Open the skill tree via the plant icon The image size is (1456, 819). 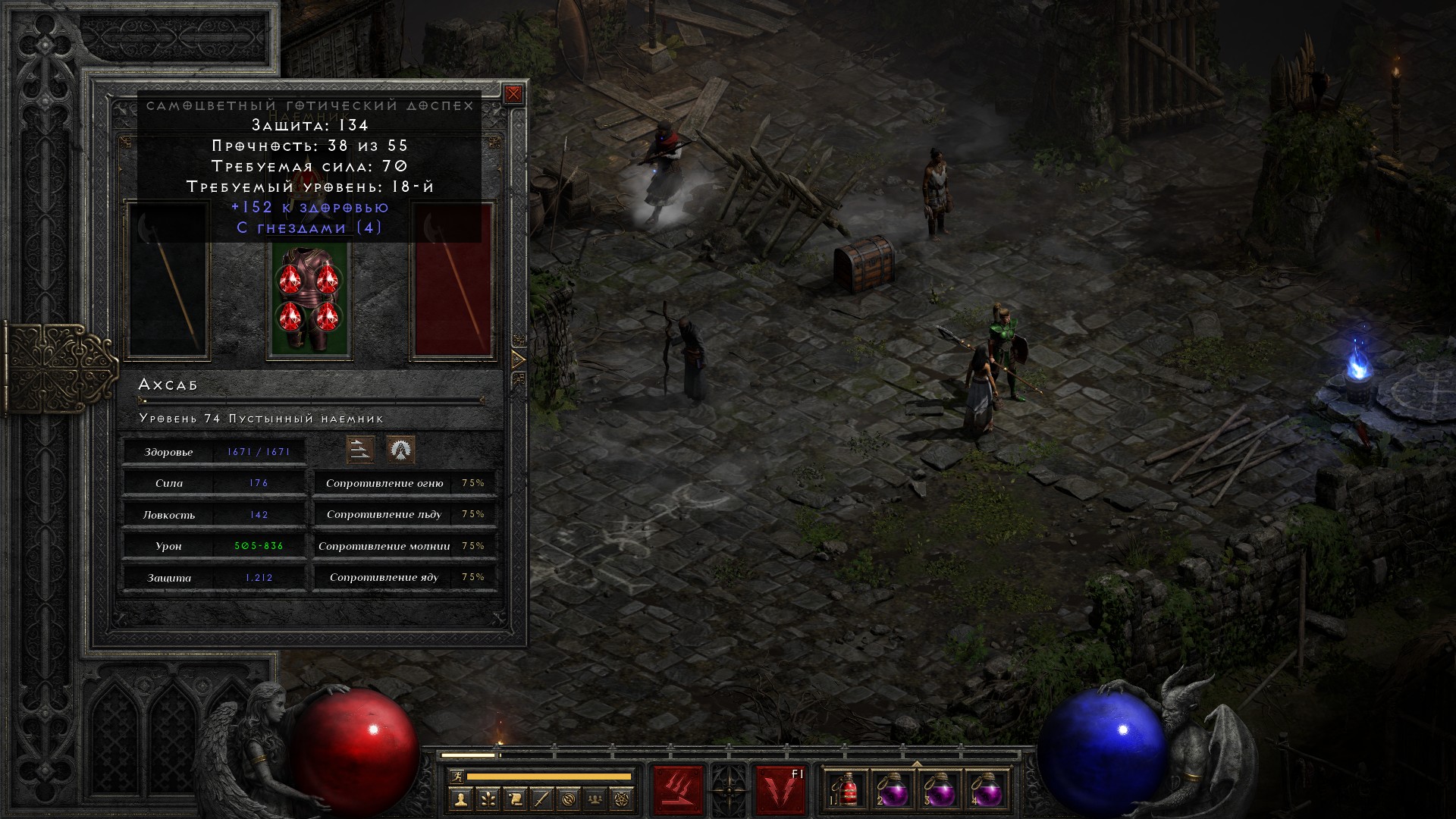pyautogui.click(x=487, y=799)
